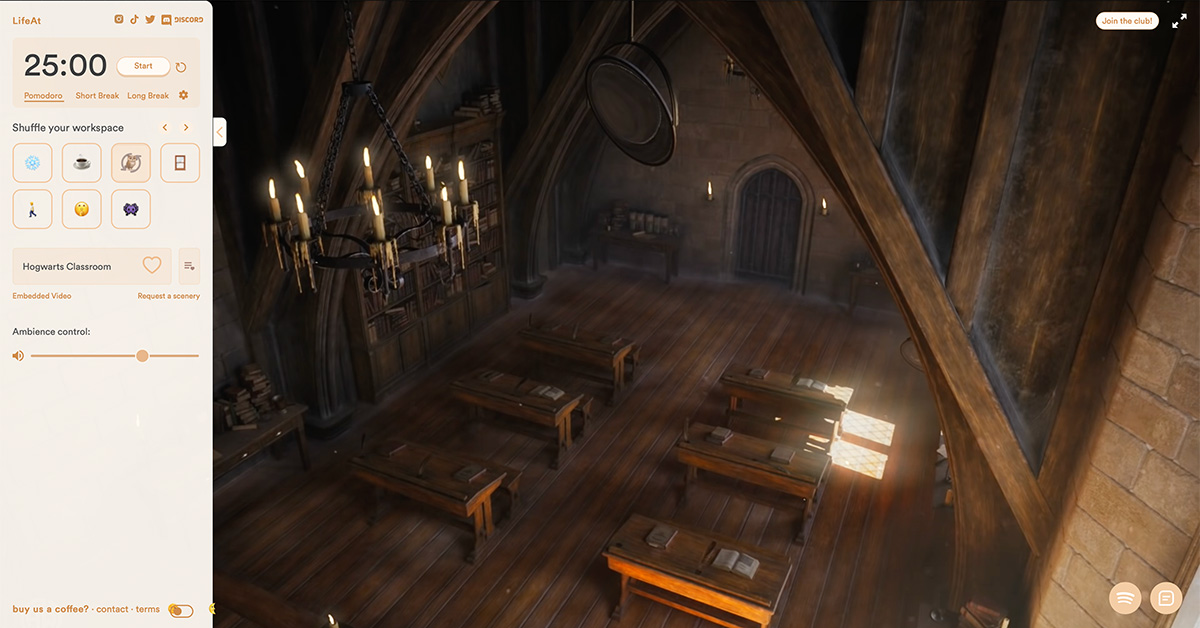Pick the window frame workspace tile
1200x628 pixels.
click(x=180, y=163)
